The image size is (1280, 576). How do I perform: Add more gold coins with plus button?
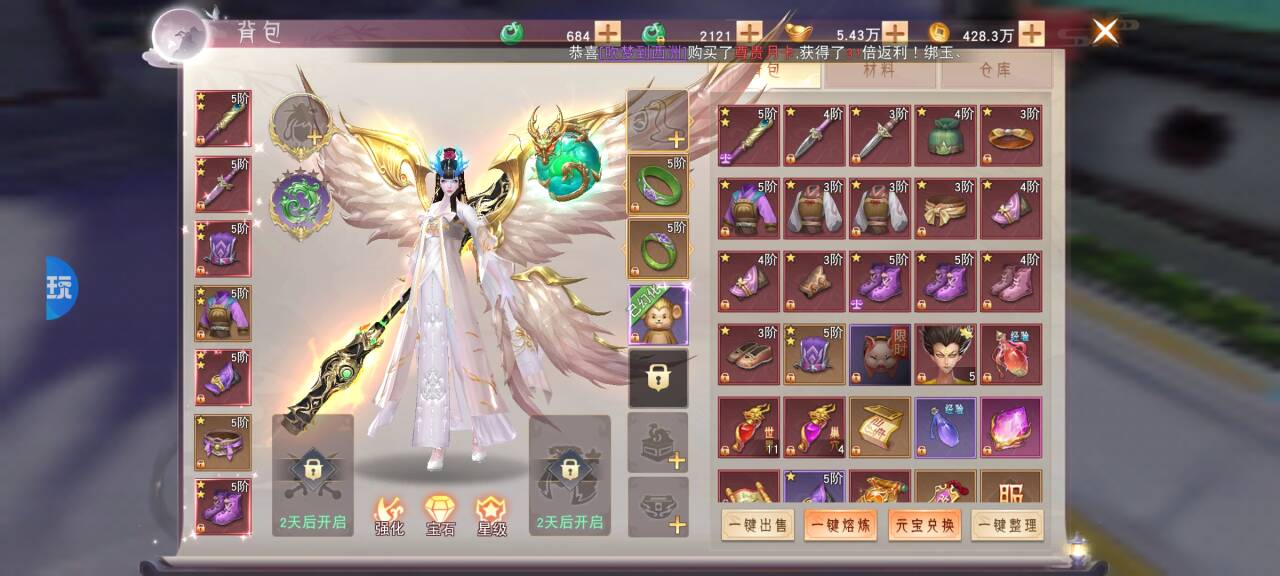[x=1031, y=34]
